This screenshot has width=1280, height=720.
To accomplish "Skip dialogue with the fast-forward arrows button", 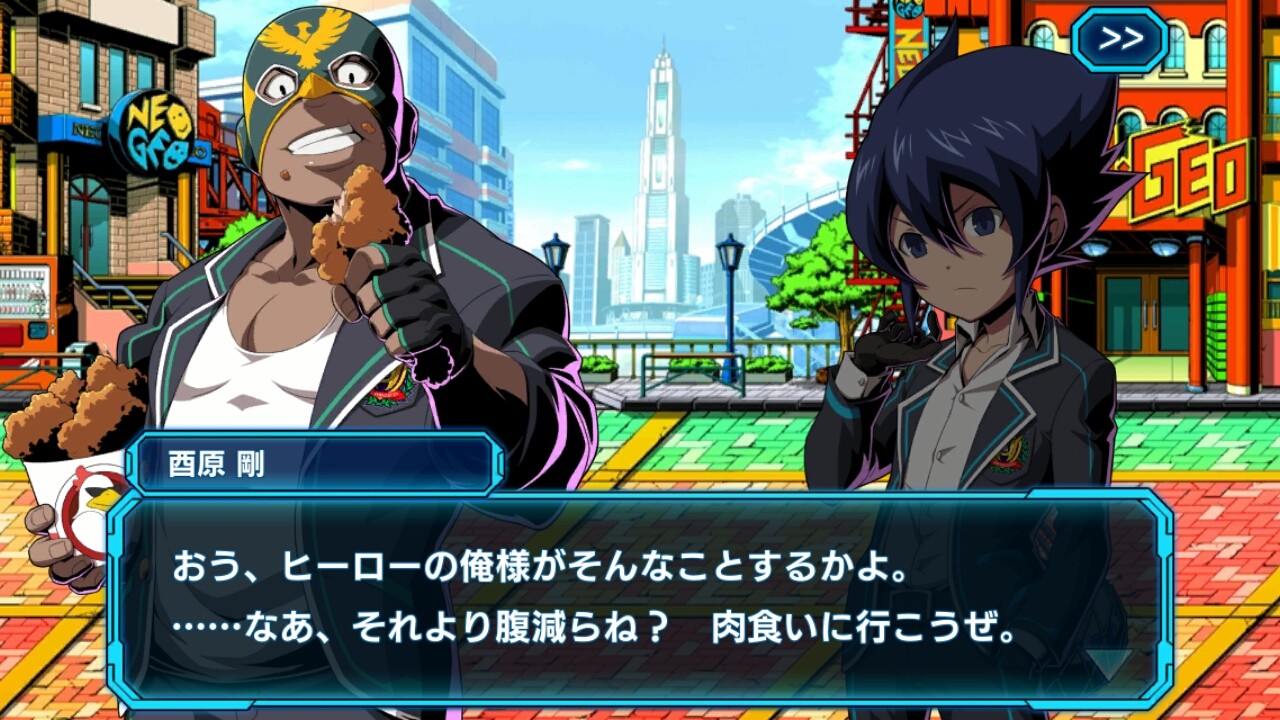I will pos(1120,39).
